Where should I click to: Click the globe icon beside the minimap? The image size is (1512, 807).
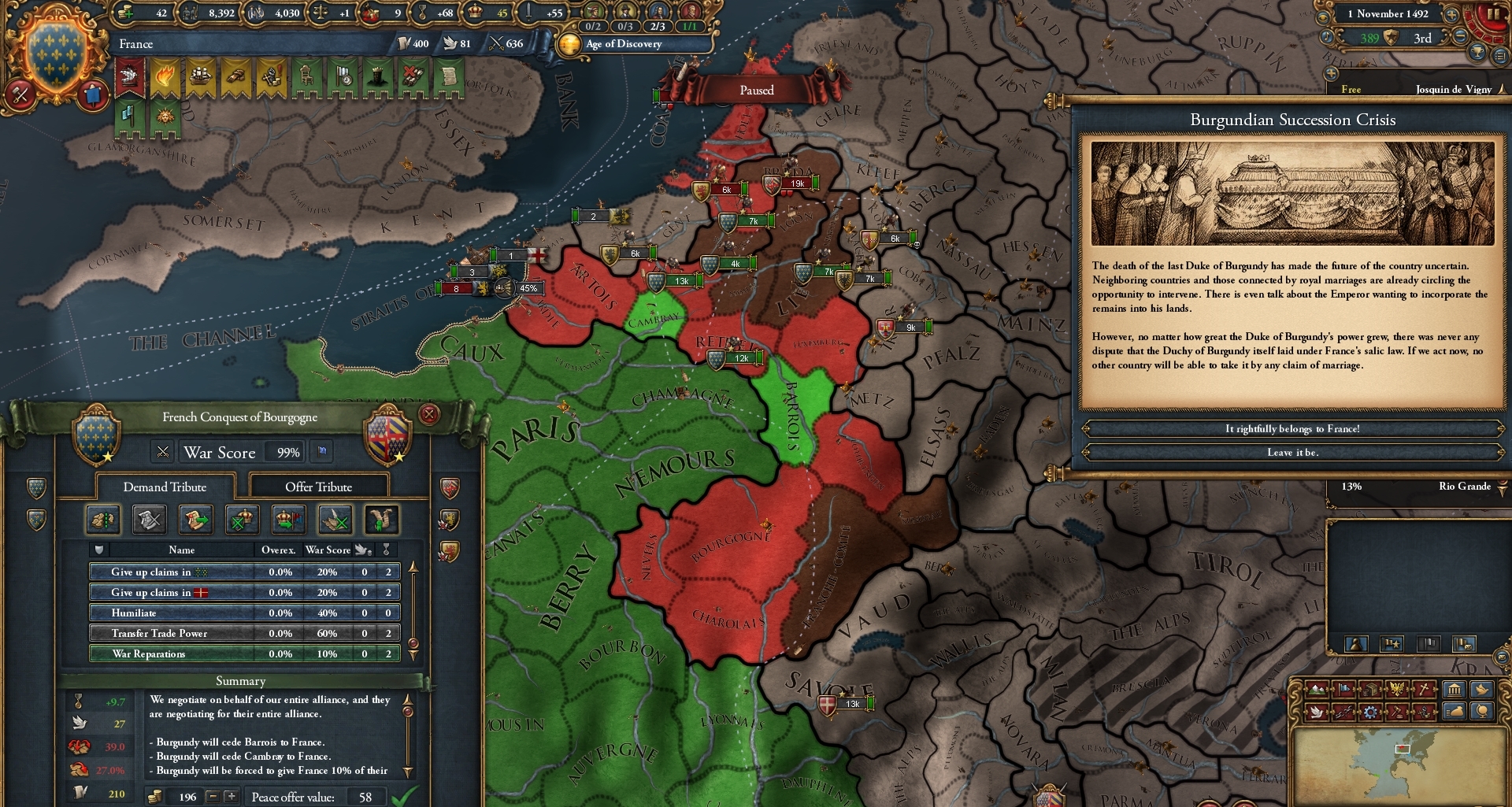point(1481,713)
